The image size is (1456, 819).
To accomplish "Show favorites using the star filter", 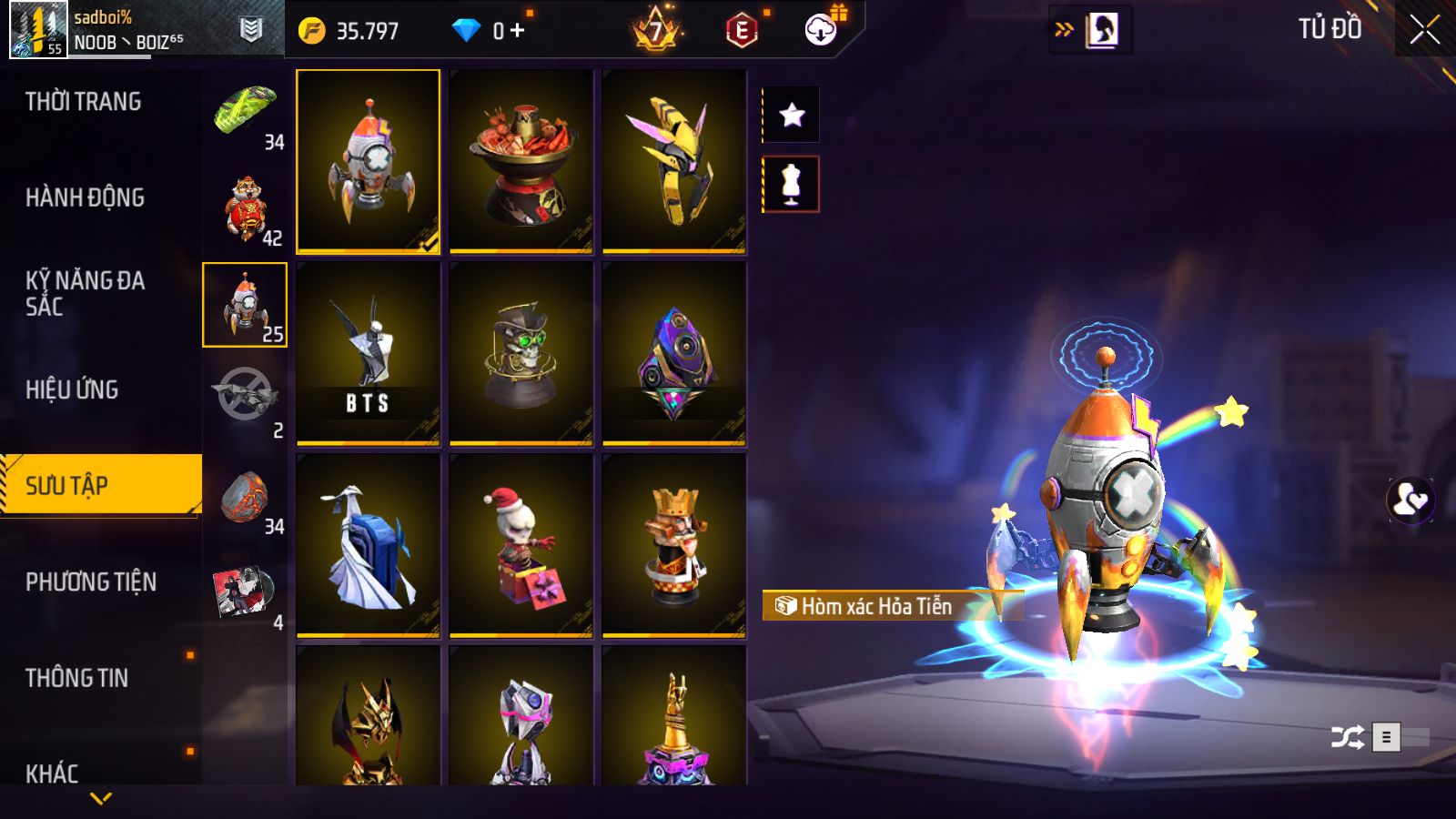I will point(792,115).
